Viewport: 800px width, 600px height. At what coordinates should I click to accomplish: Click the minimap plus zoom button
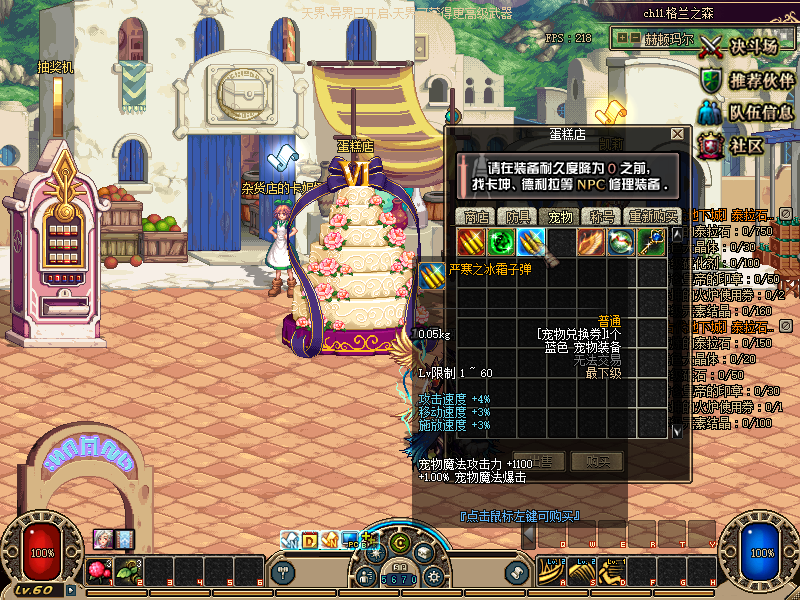pyautogui.click(x=623, y=38)
